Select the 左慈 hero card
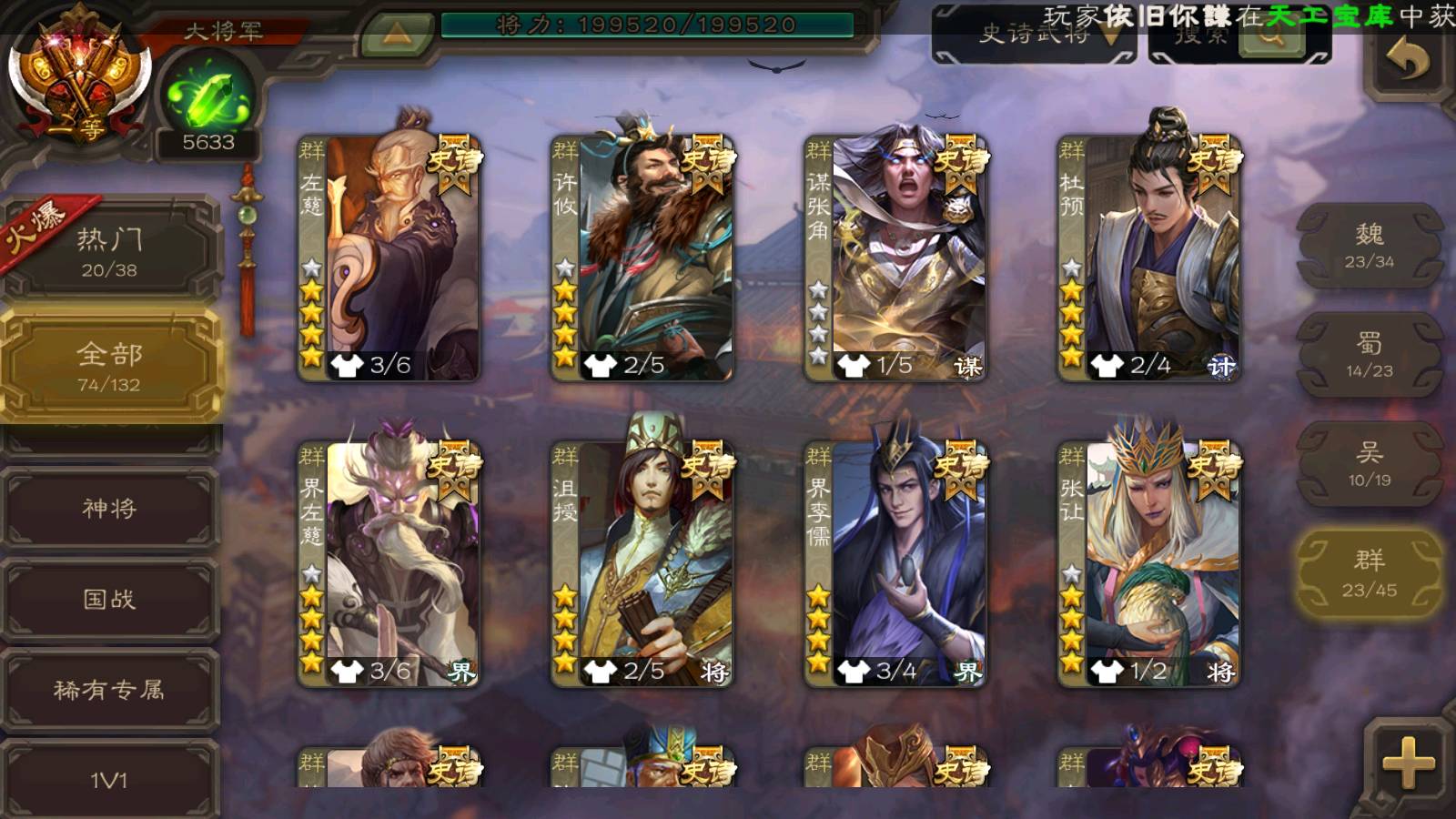 [x=389, y=258]
